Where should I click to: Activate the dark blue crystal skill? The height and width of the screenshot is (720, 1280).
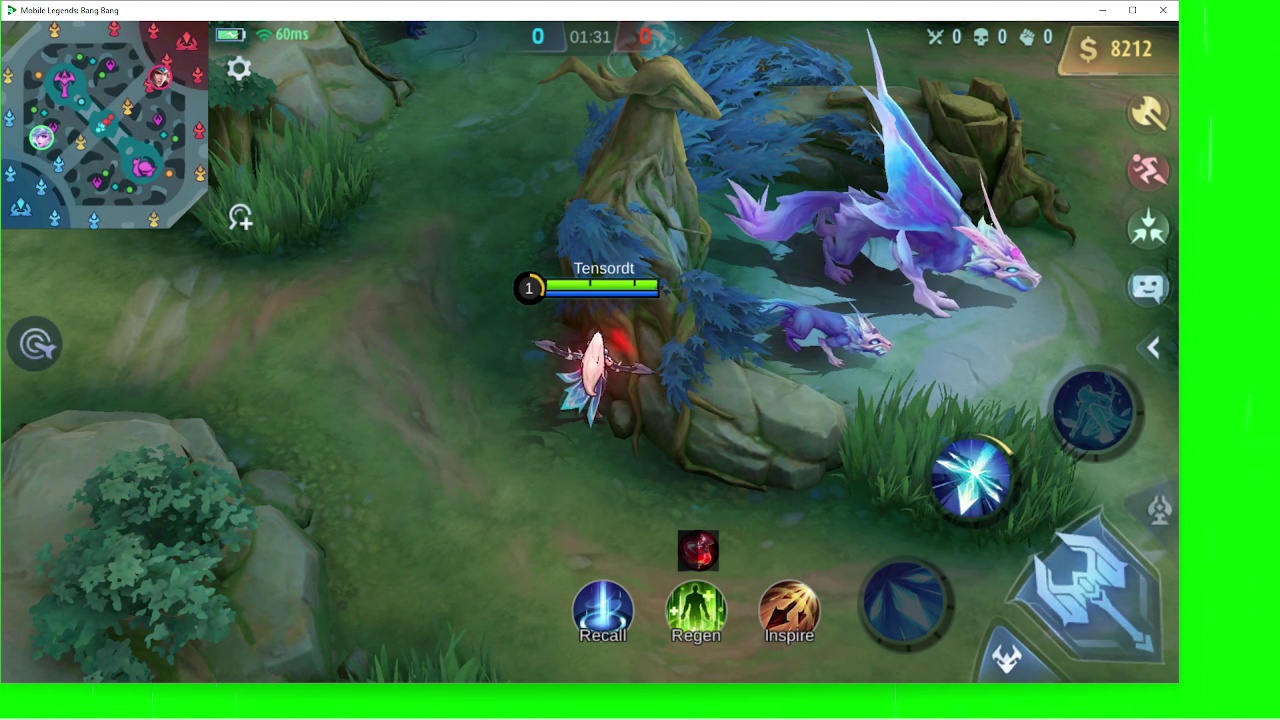tap(906, 602)
